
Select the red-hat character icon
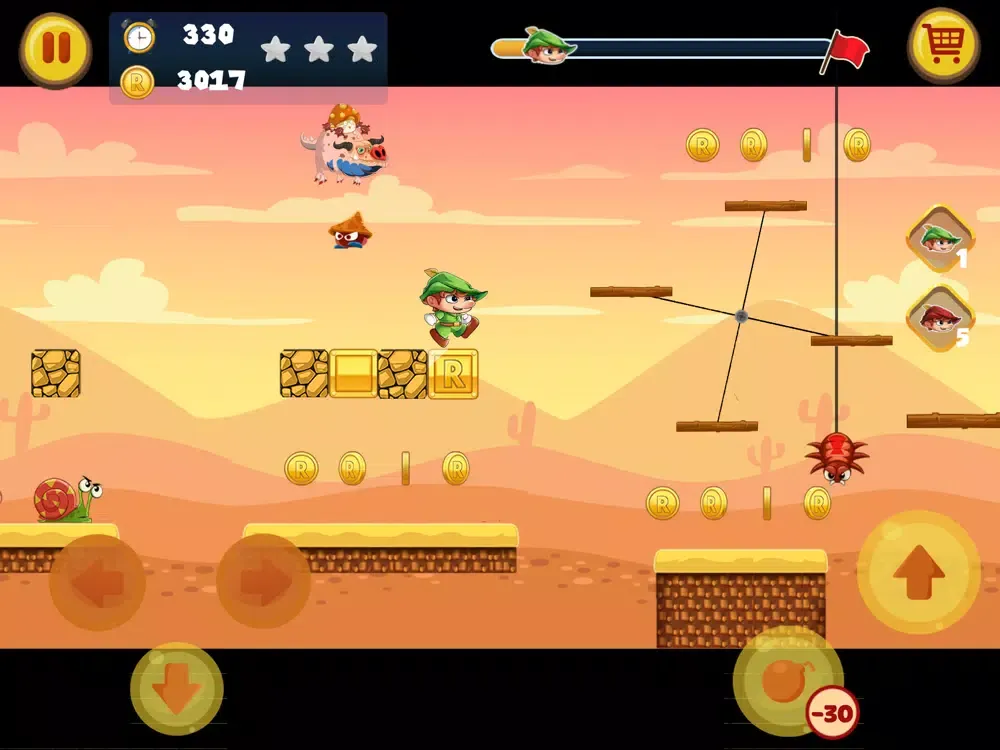[x=939, y=318]
